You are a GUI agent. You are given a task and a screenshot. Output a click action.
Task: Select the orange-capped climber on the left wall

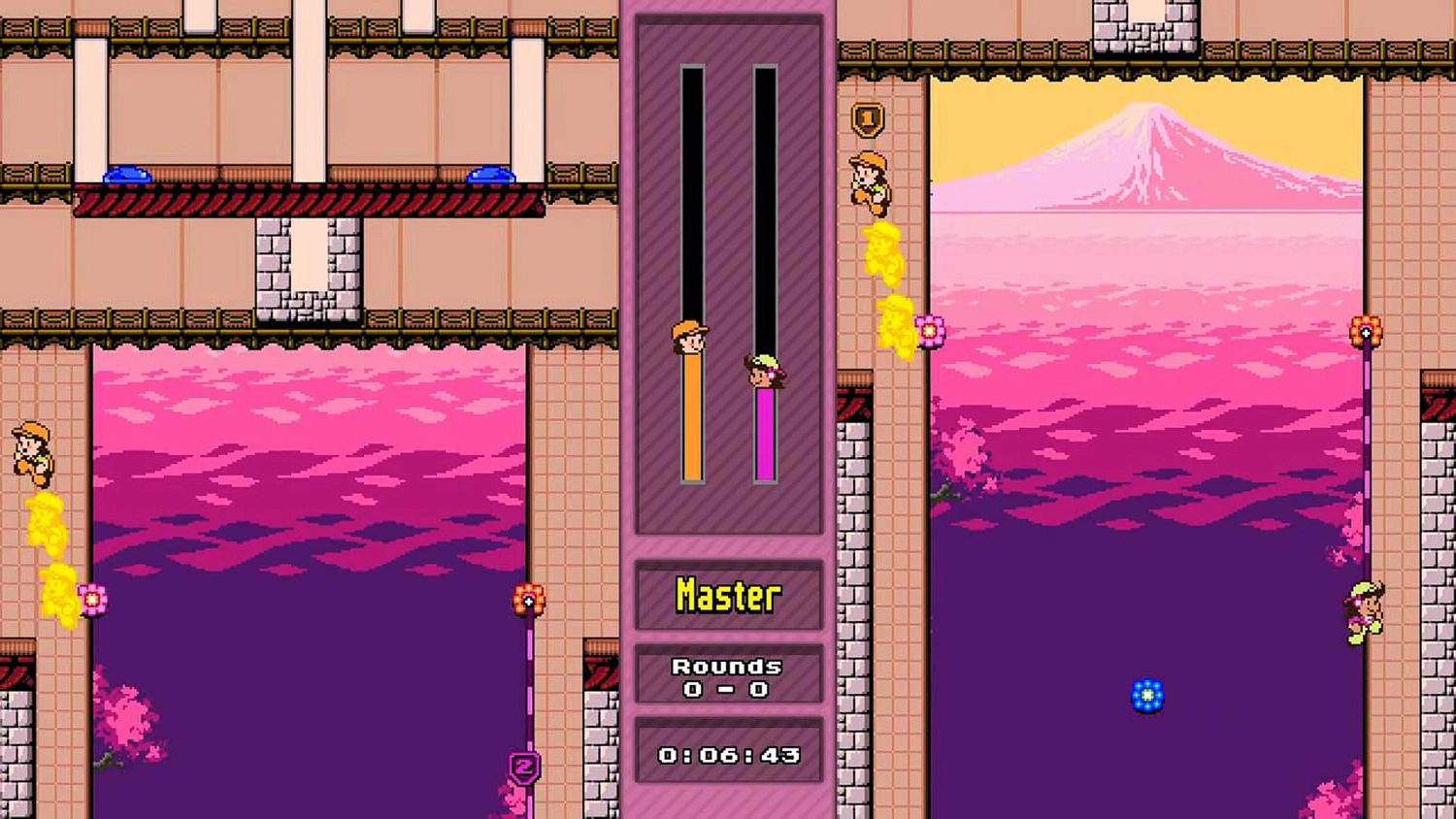pyautogui.click(x=29, y=452)
